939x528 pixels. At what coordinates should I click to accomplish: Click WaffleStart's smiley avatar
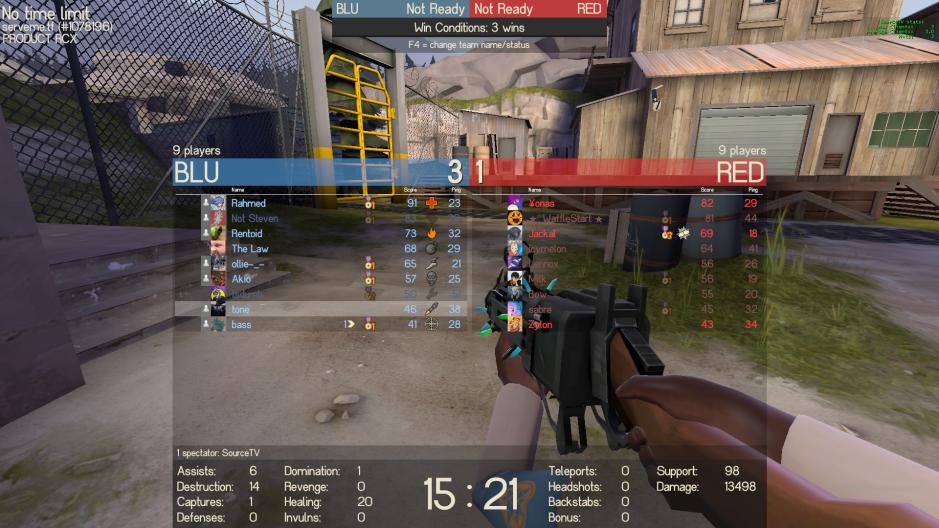(x=514, y=218)
